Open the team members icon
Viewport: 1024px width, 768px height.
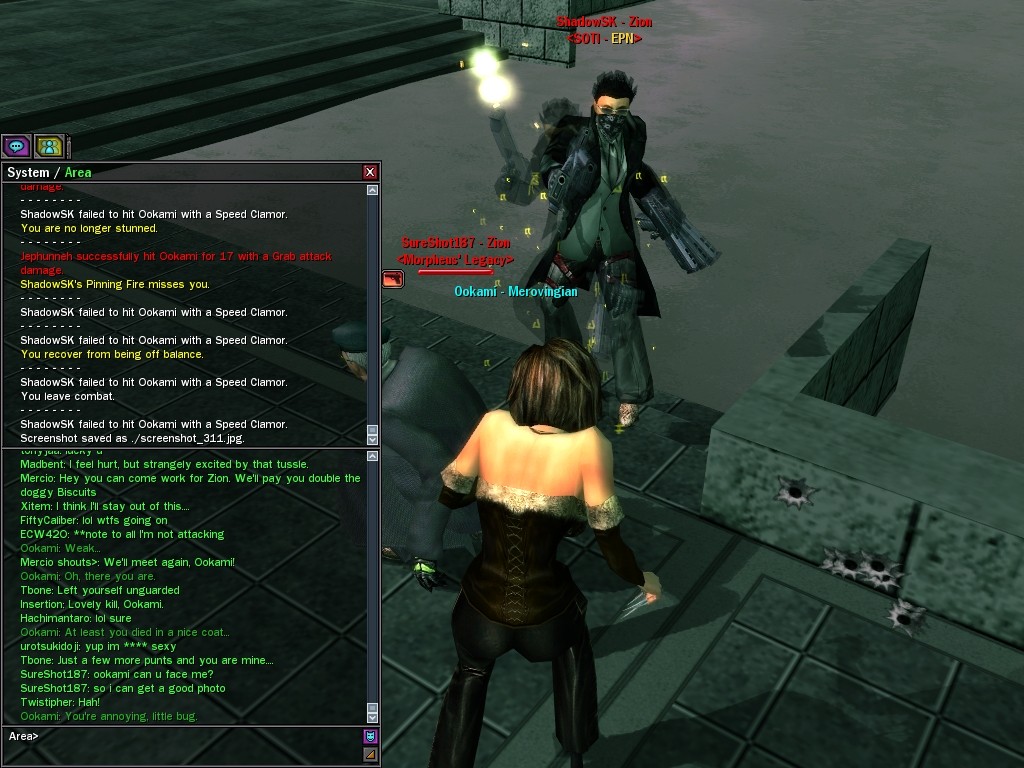point(49,146)
